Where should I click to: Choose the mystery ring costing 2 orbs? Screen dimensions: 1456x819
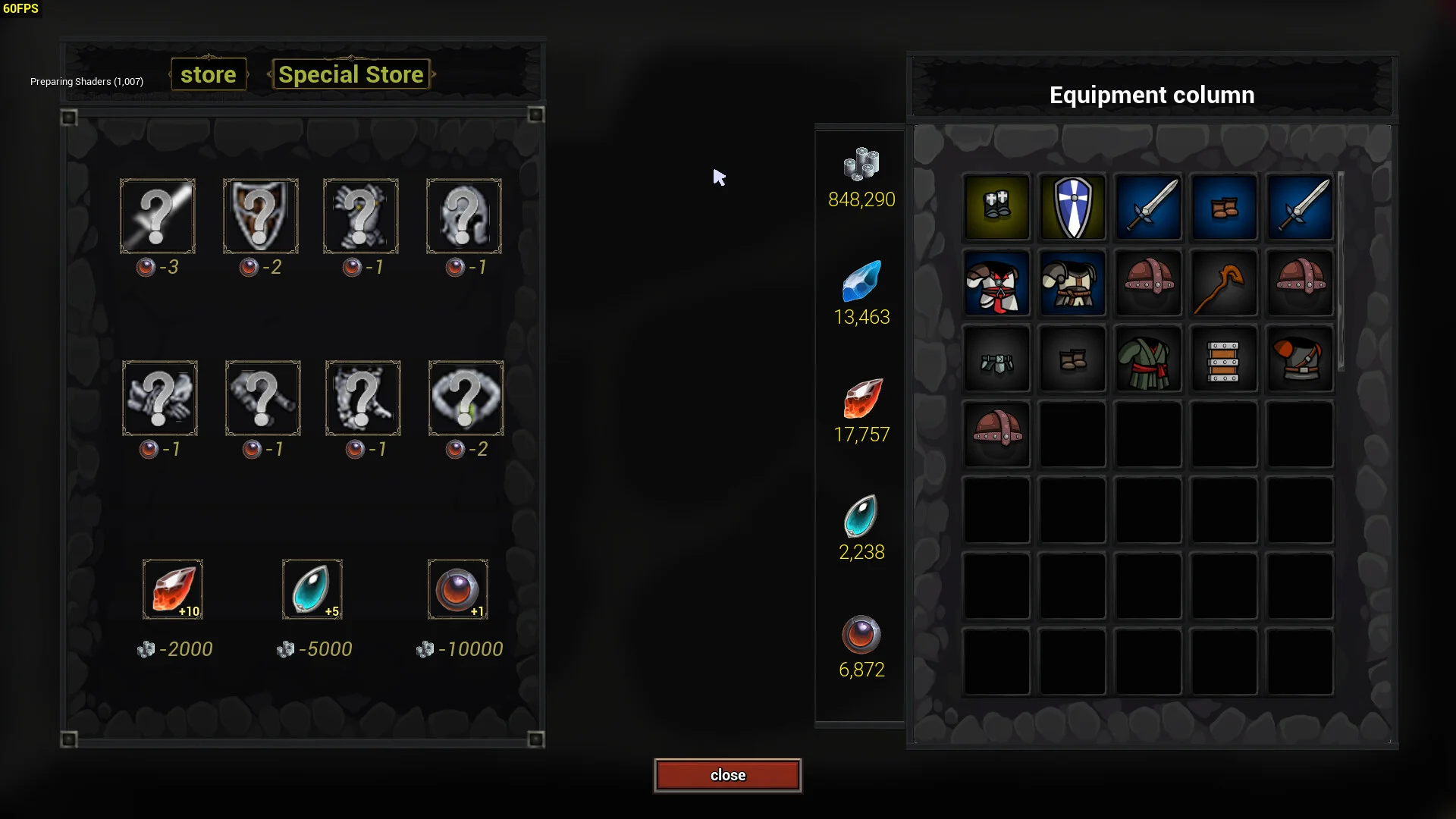(466, 398)
